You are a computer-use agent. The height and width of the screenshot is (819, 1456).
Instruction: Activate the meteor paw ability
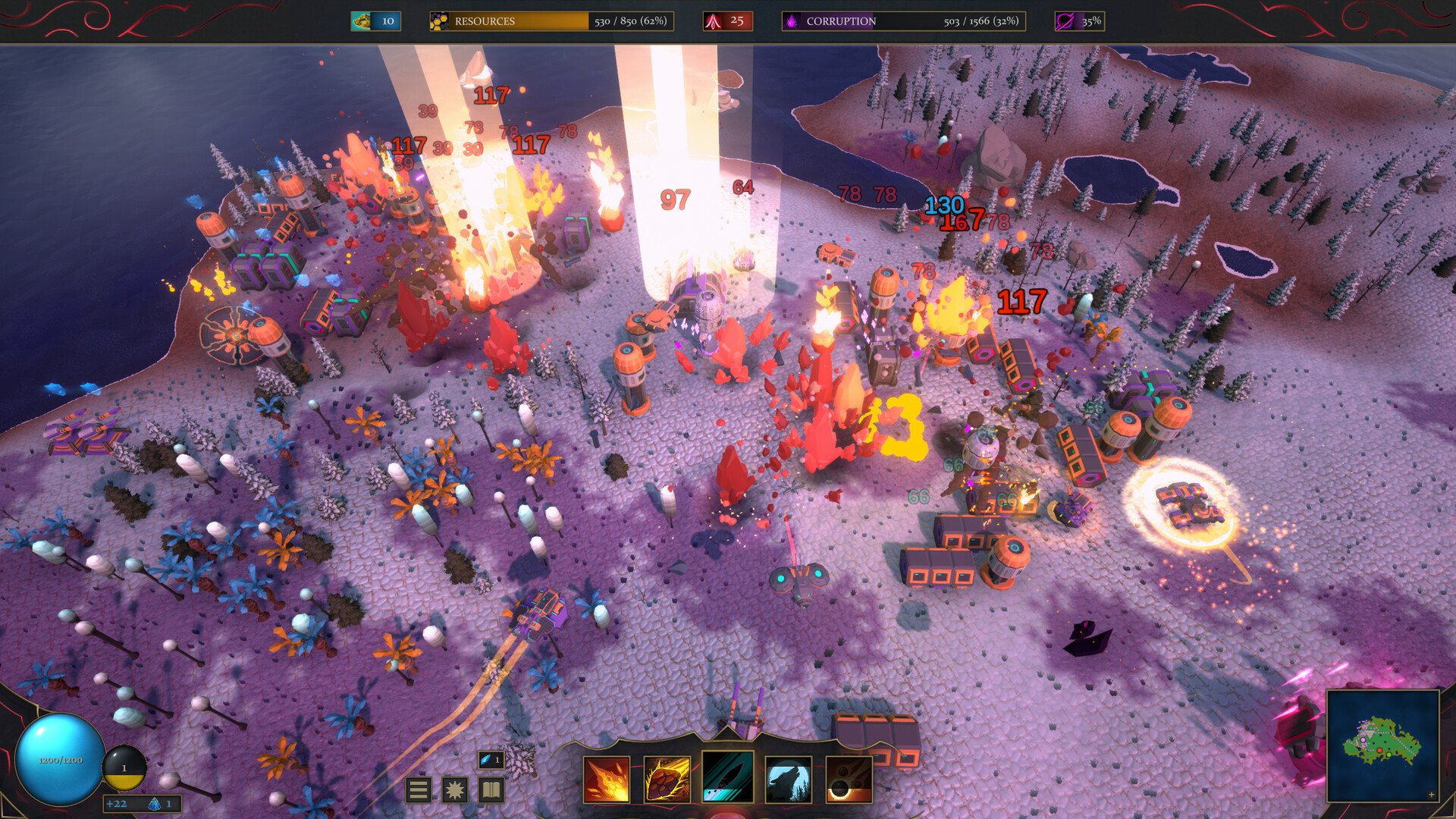click(667, 778)
